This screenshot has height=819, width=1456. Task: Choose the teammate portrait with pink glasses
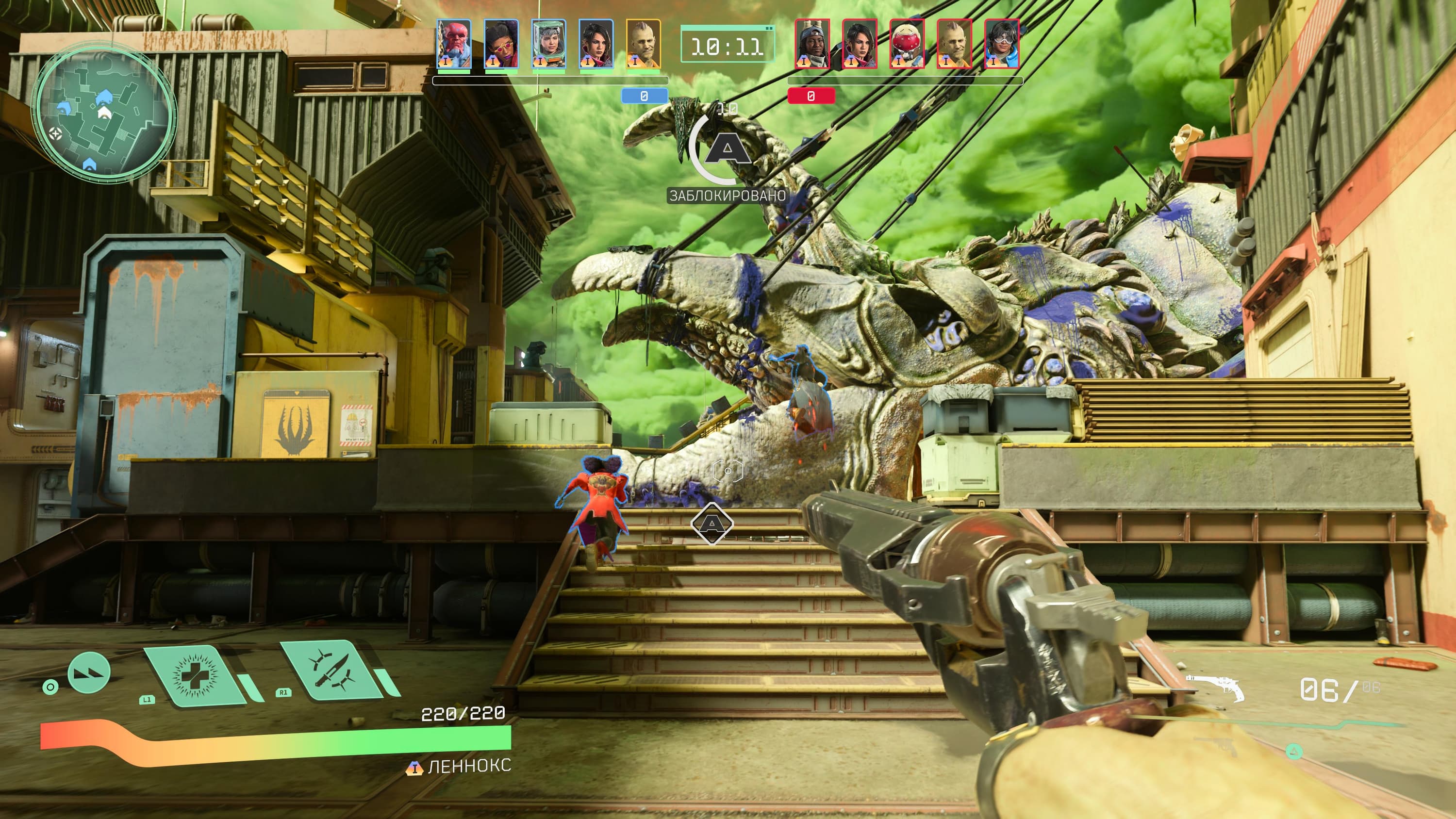coord(501,44)
